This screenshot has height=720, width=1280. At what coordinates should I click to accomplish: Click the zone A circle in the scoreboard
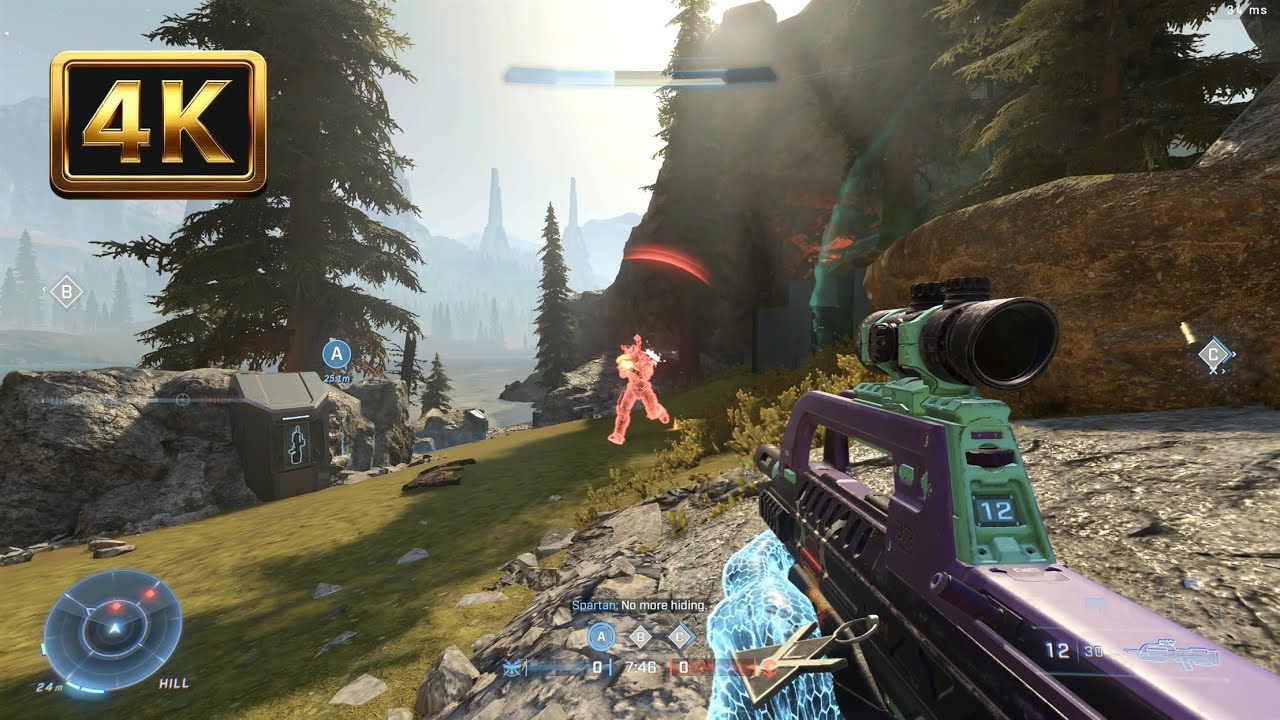coord(601,636)
